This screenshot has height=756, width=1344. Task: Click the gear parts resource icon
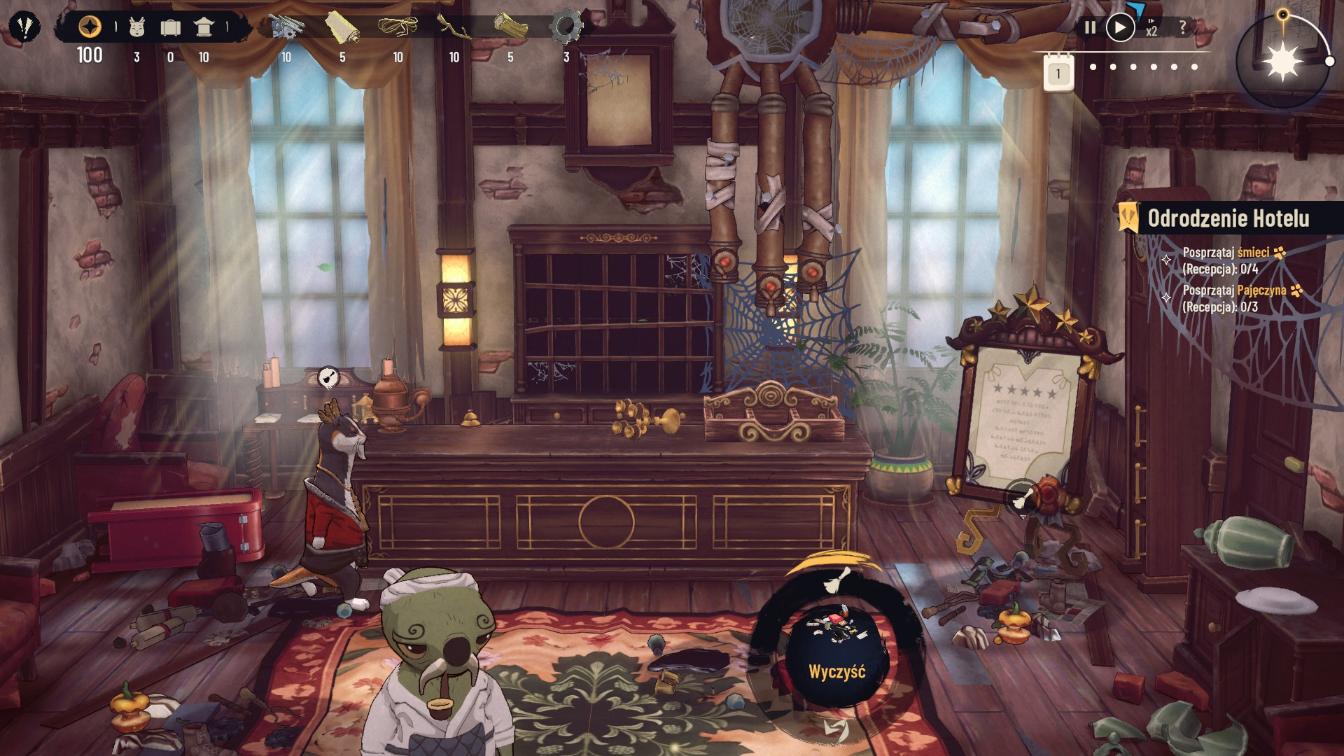pyautogui.click(x=567, y=24)
